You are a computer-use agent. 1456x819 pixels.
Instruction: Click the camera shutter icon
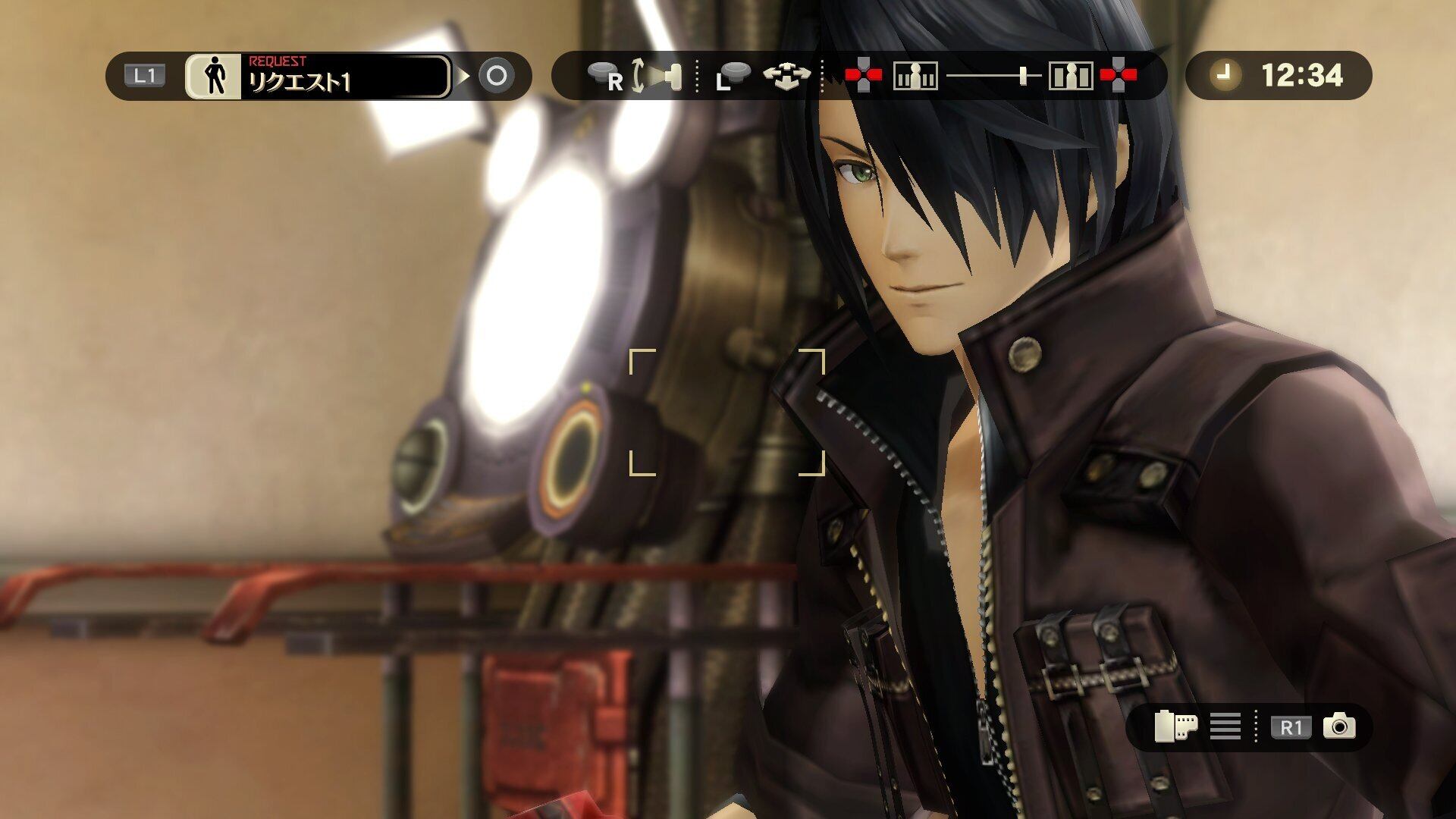tap(1339, 726)
